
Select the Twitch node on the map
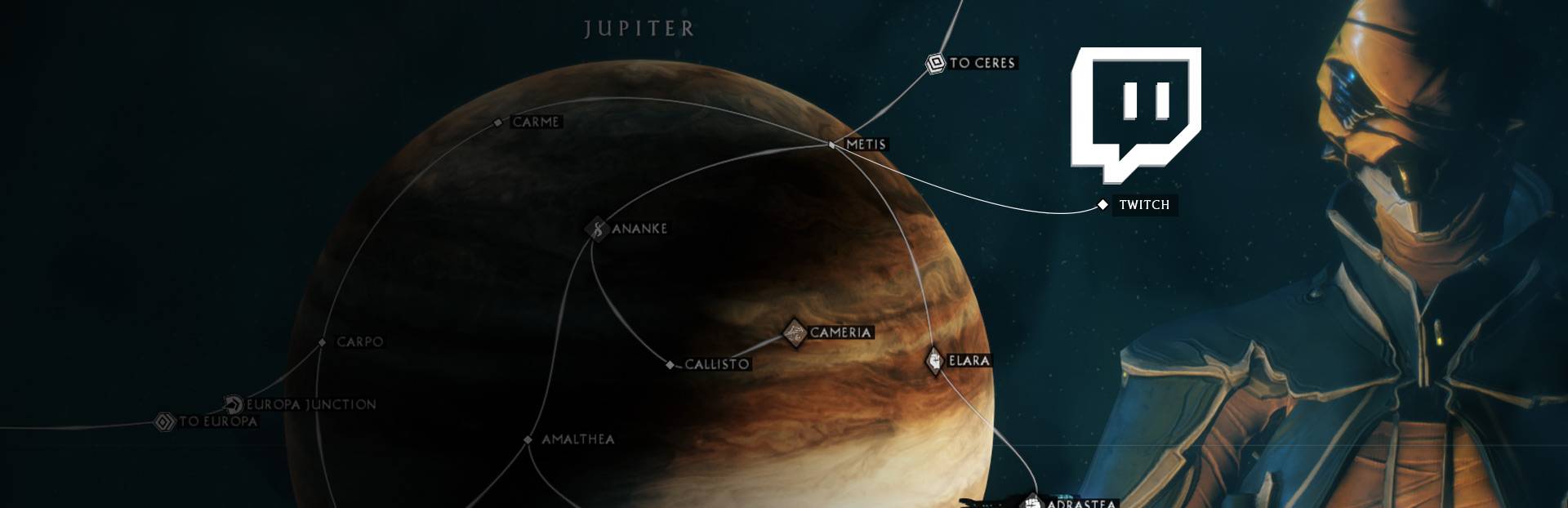click(x=1102, y=204)
